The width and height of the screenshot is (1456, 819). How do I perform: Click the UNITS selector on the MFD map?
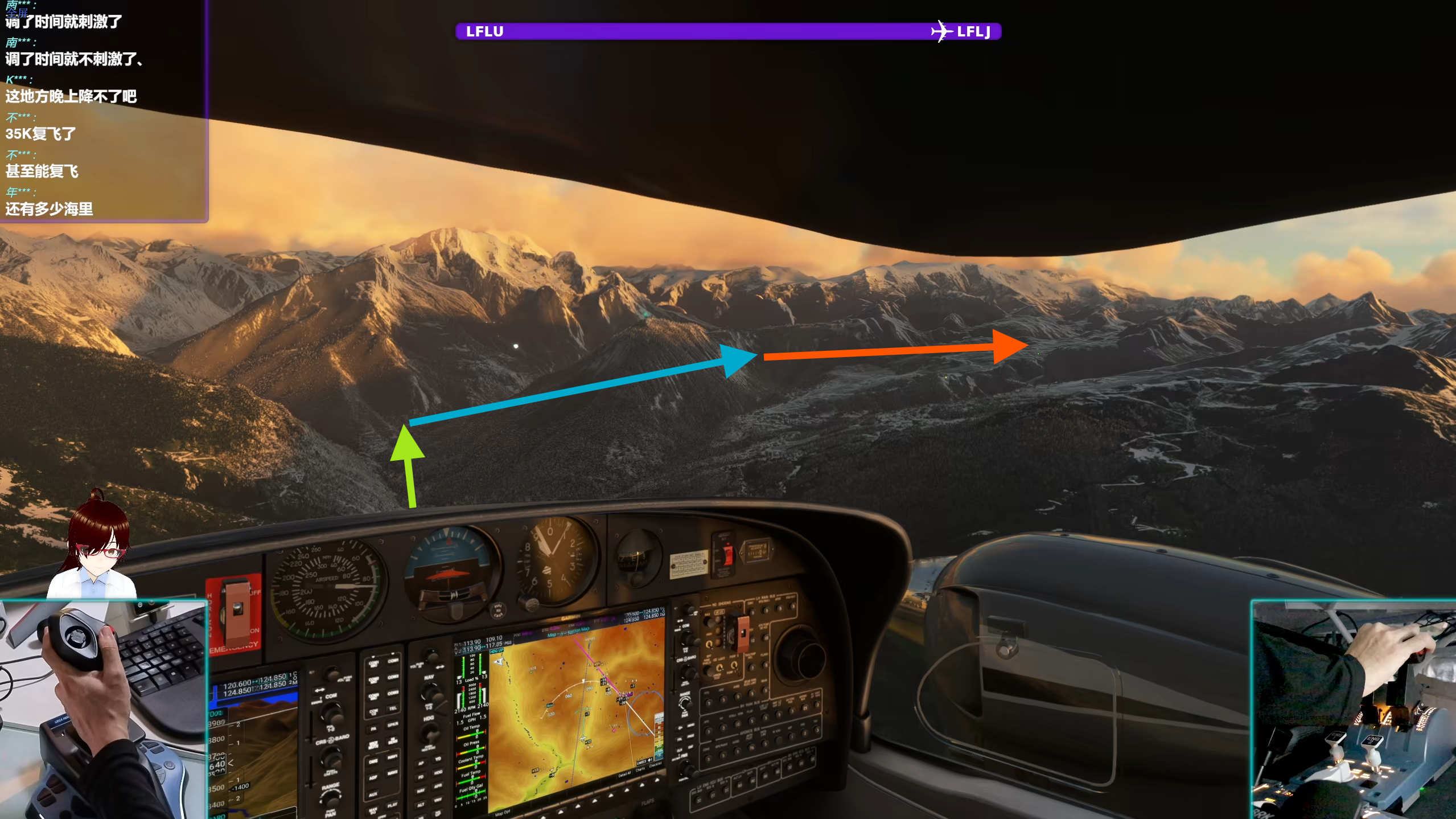click(643, 762)
